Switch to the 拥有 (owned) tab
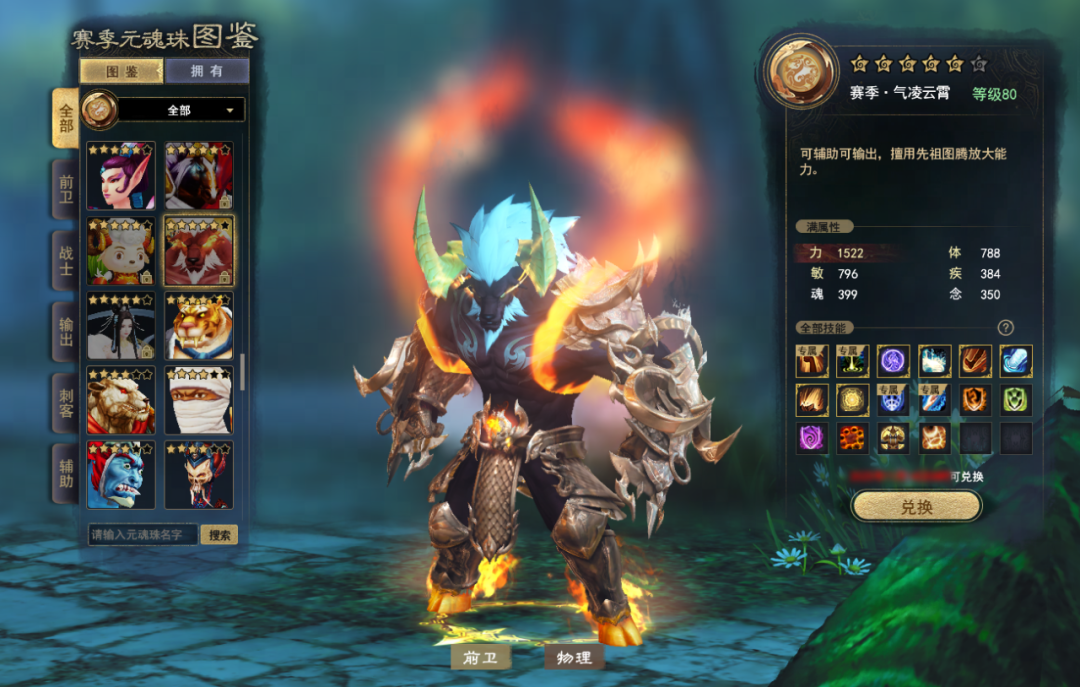The image size is (1080, 687). coord(207,71)
